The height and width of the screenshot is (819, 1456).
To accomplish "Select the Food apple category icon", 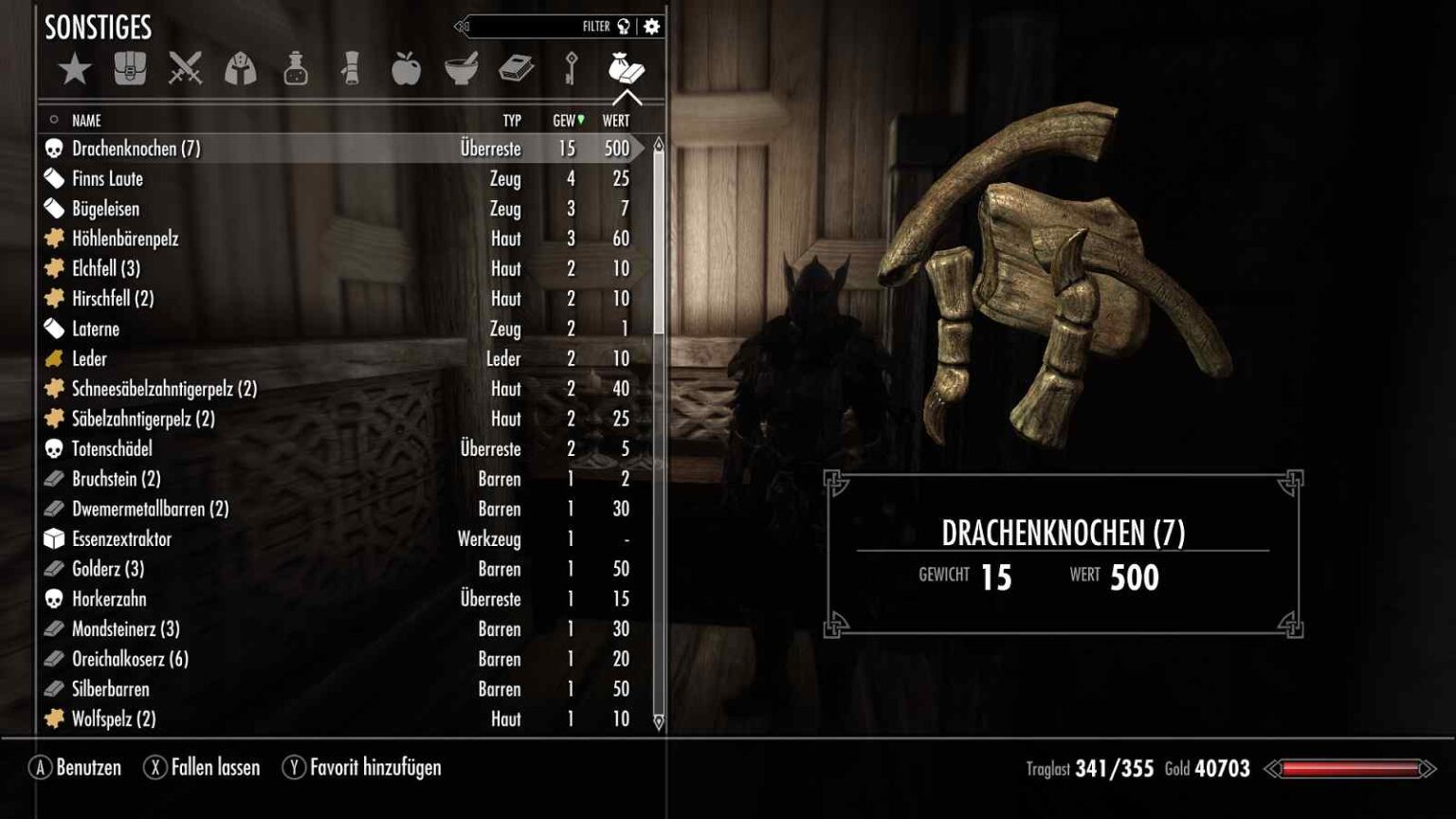I will click(x=406, y=69).
